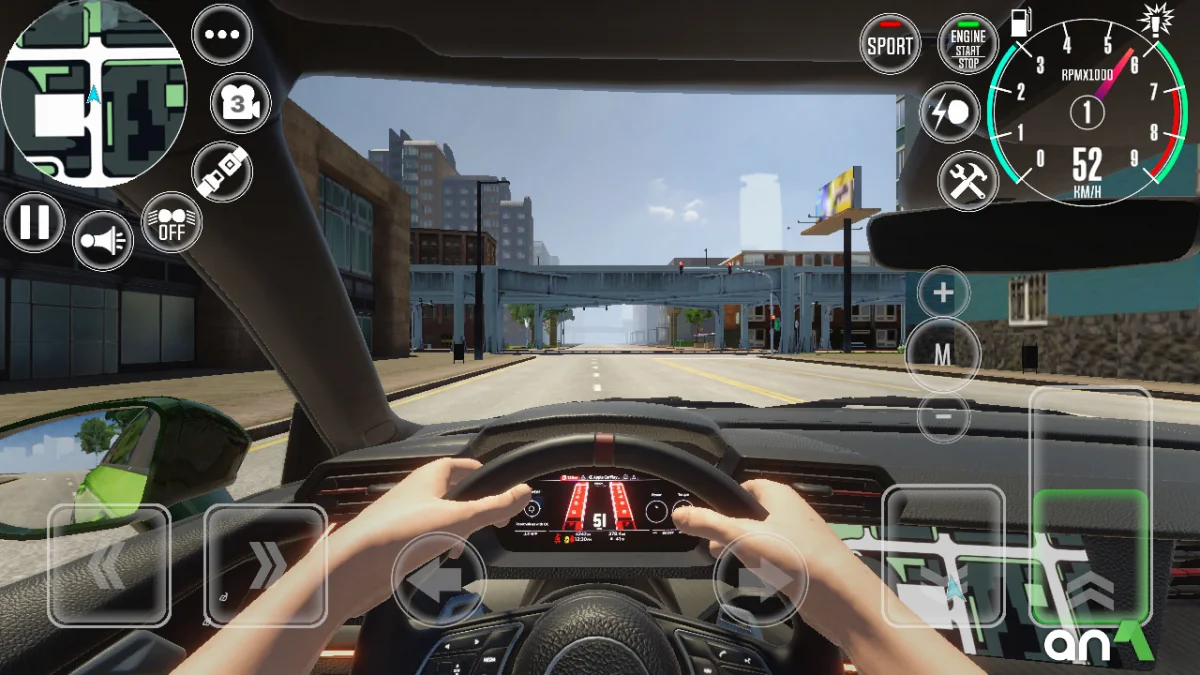Pause the game
1200x675 pixels.
point(35,222)
